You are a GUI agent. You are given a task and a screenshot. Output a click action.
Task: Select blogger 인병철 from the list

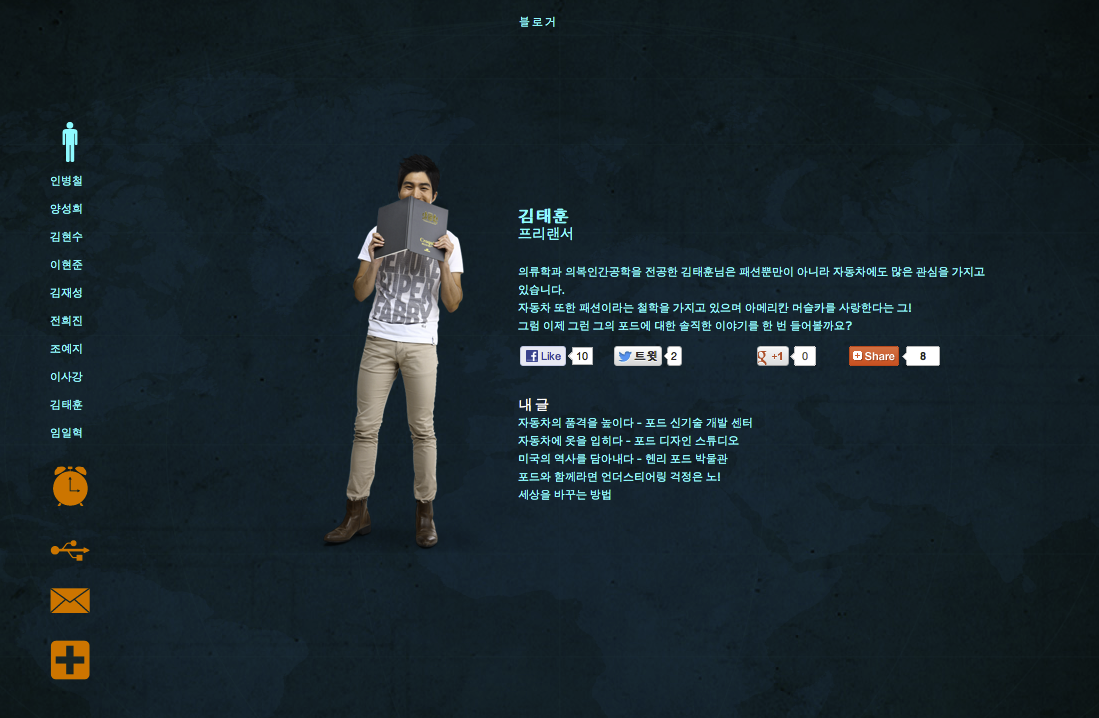[66, 181]
